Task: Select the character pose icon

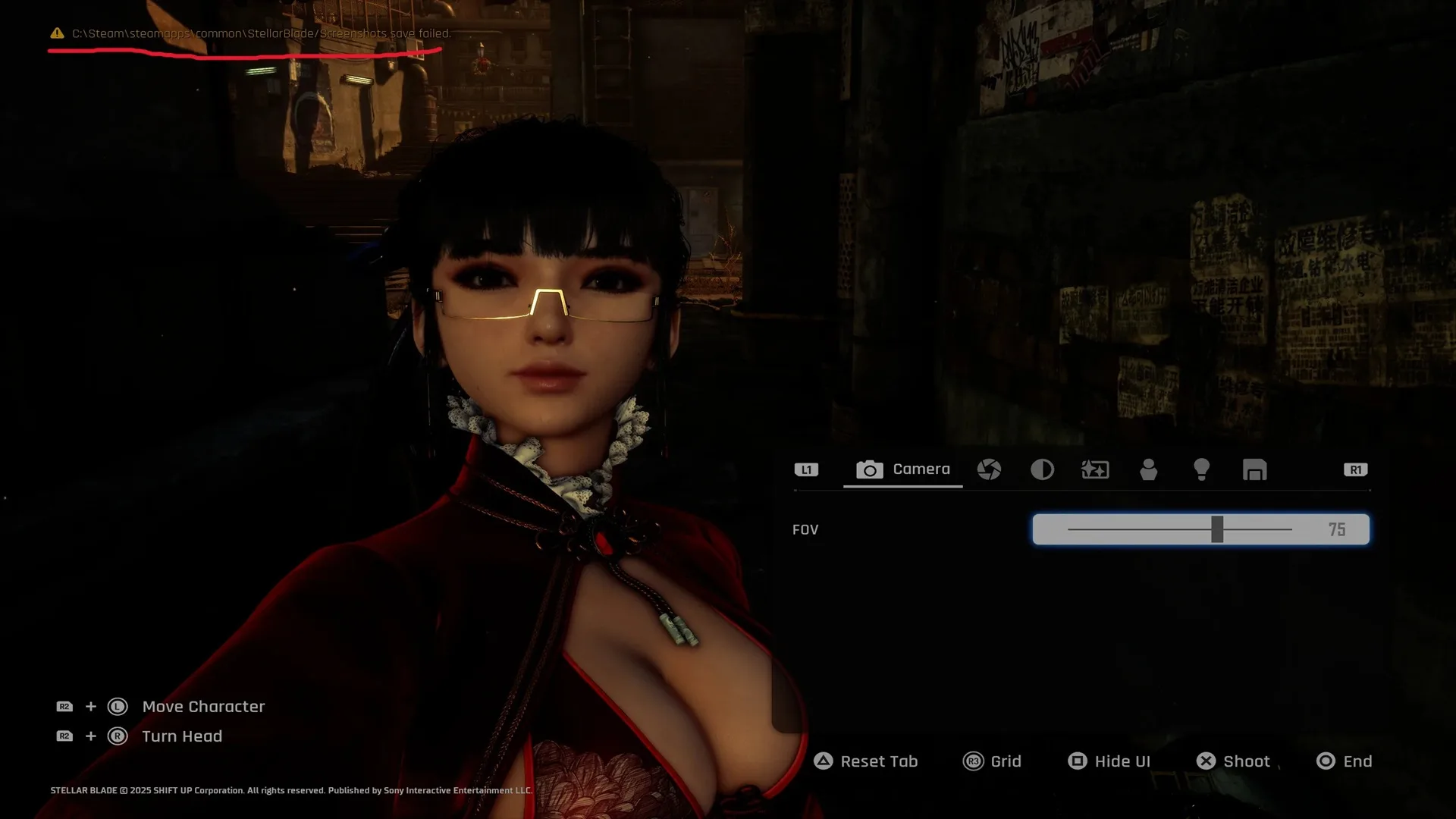Action: coord(1148,469)
